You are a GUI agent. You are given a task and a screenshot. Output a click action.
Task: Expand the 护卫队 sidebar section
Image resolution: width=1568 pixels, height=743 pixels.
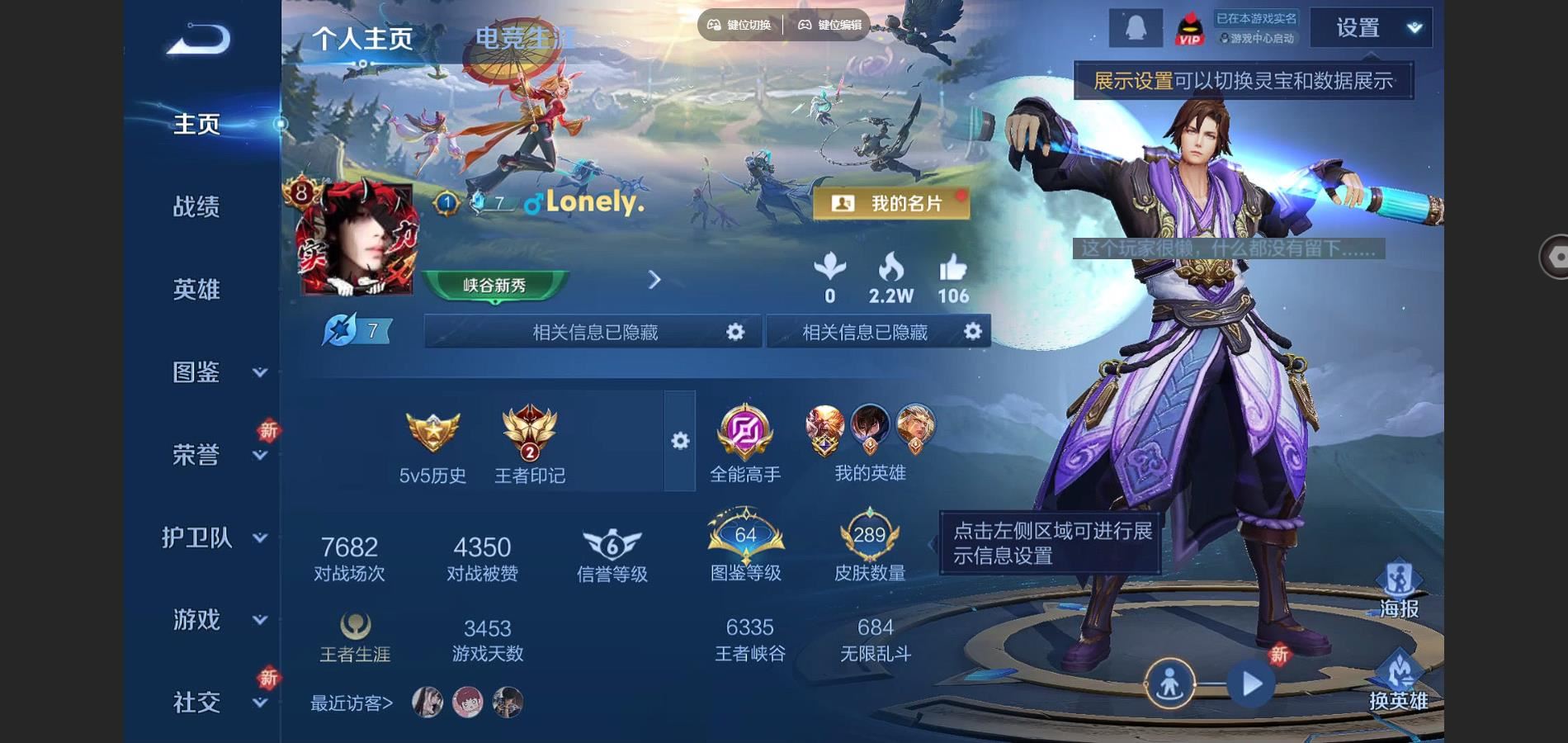tap(259, 537)
